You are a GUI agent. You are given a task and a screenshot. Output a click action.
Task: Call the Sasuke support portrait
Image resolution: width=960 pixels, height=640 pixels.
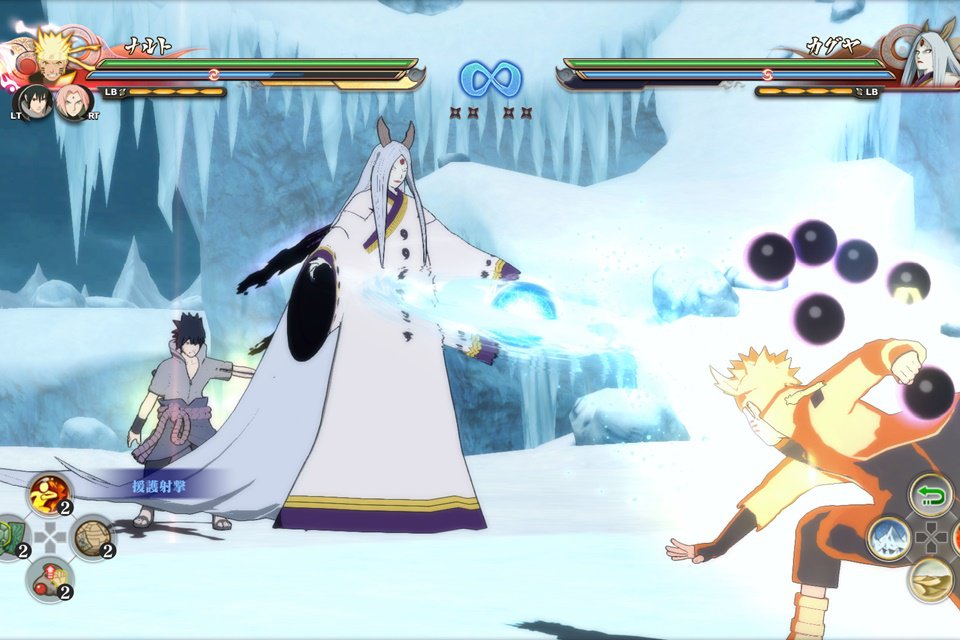pos(33,102)
